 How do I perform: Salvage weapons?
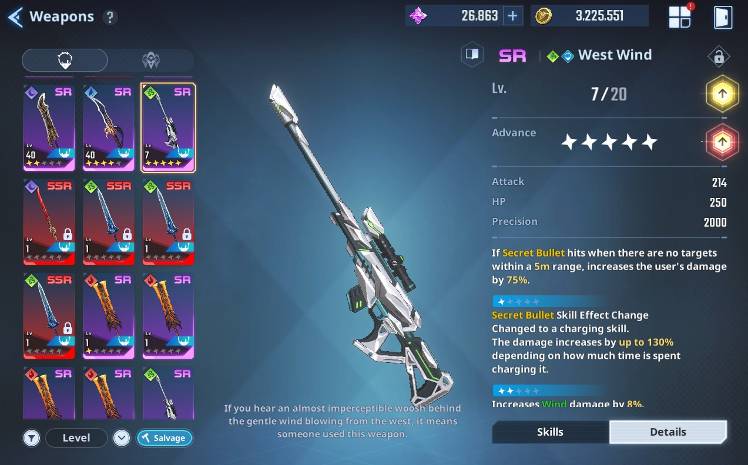[165, 438]
